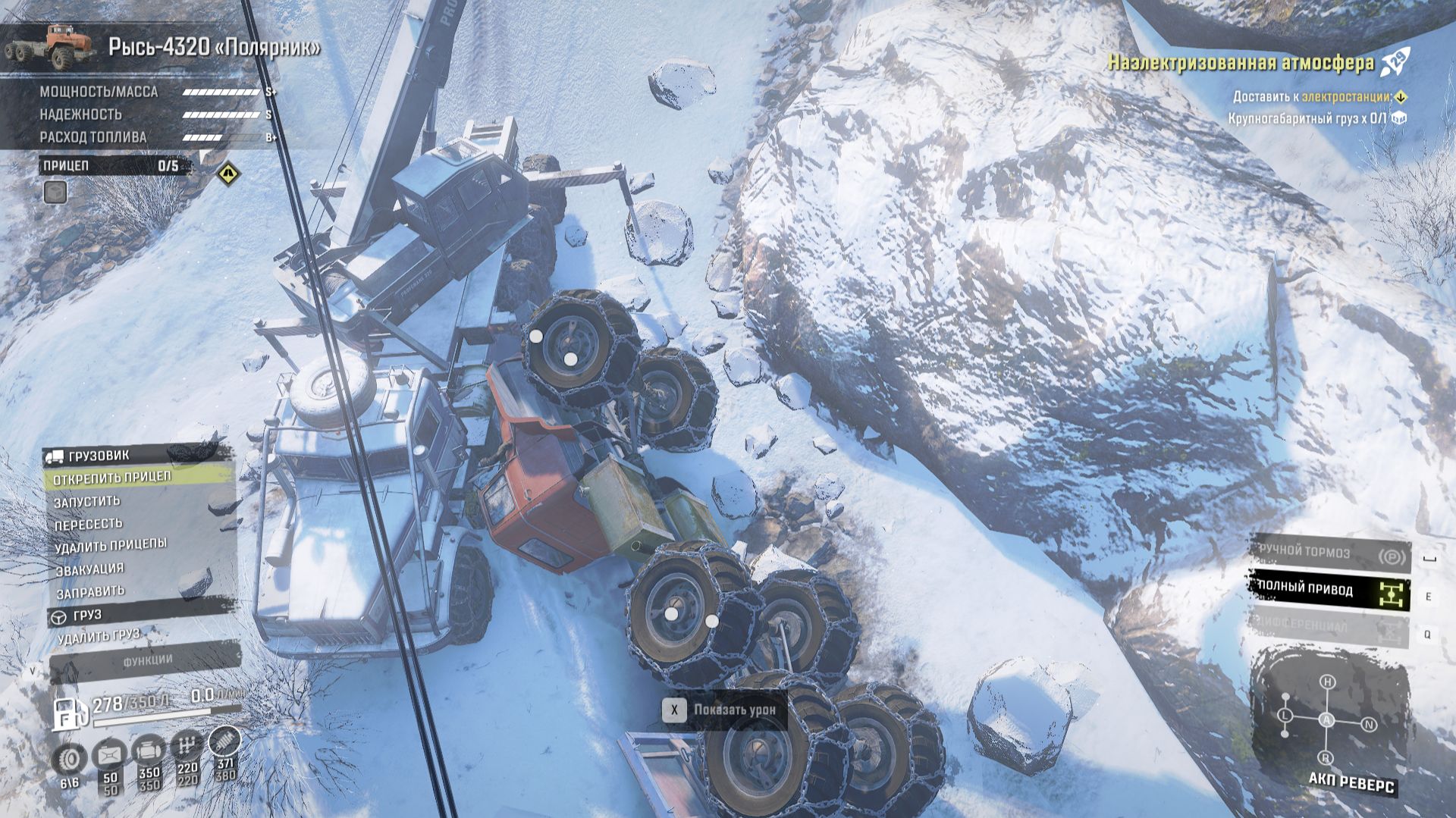
Task: Click the wheels damage status icon
Action: coord(70,759)
